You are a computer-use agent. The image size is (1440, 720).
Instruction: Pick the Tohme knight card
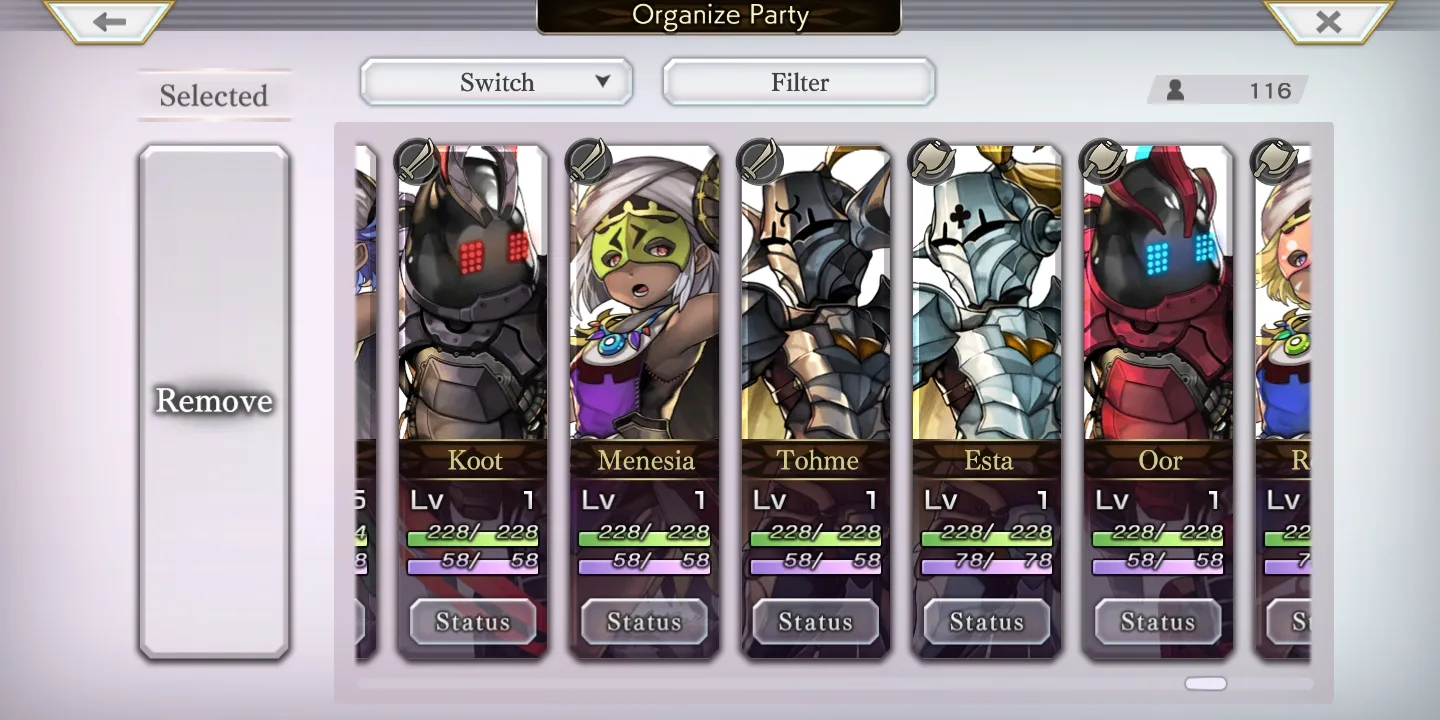click(x=816, y=300)
